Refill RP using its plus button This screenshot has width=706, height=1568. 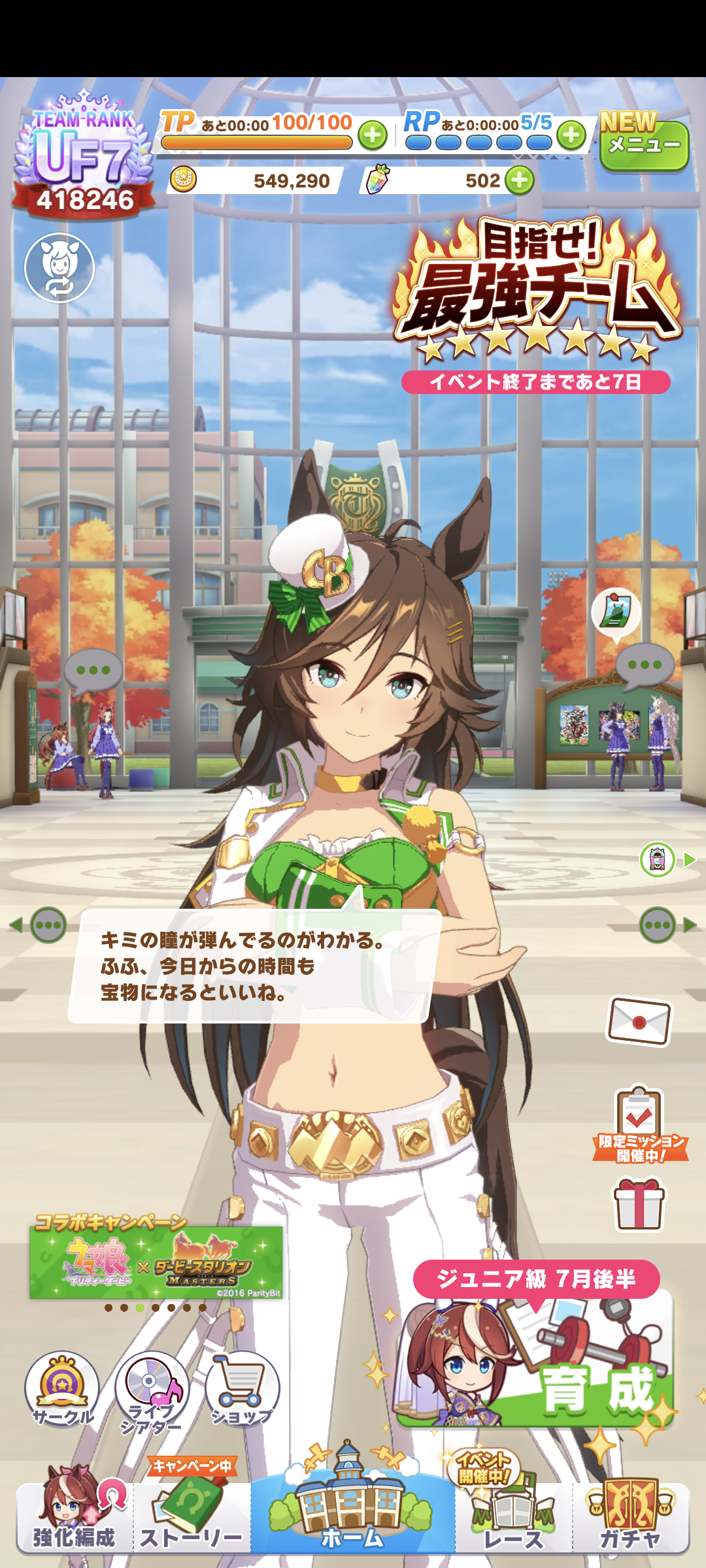coord(571,135)
